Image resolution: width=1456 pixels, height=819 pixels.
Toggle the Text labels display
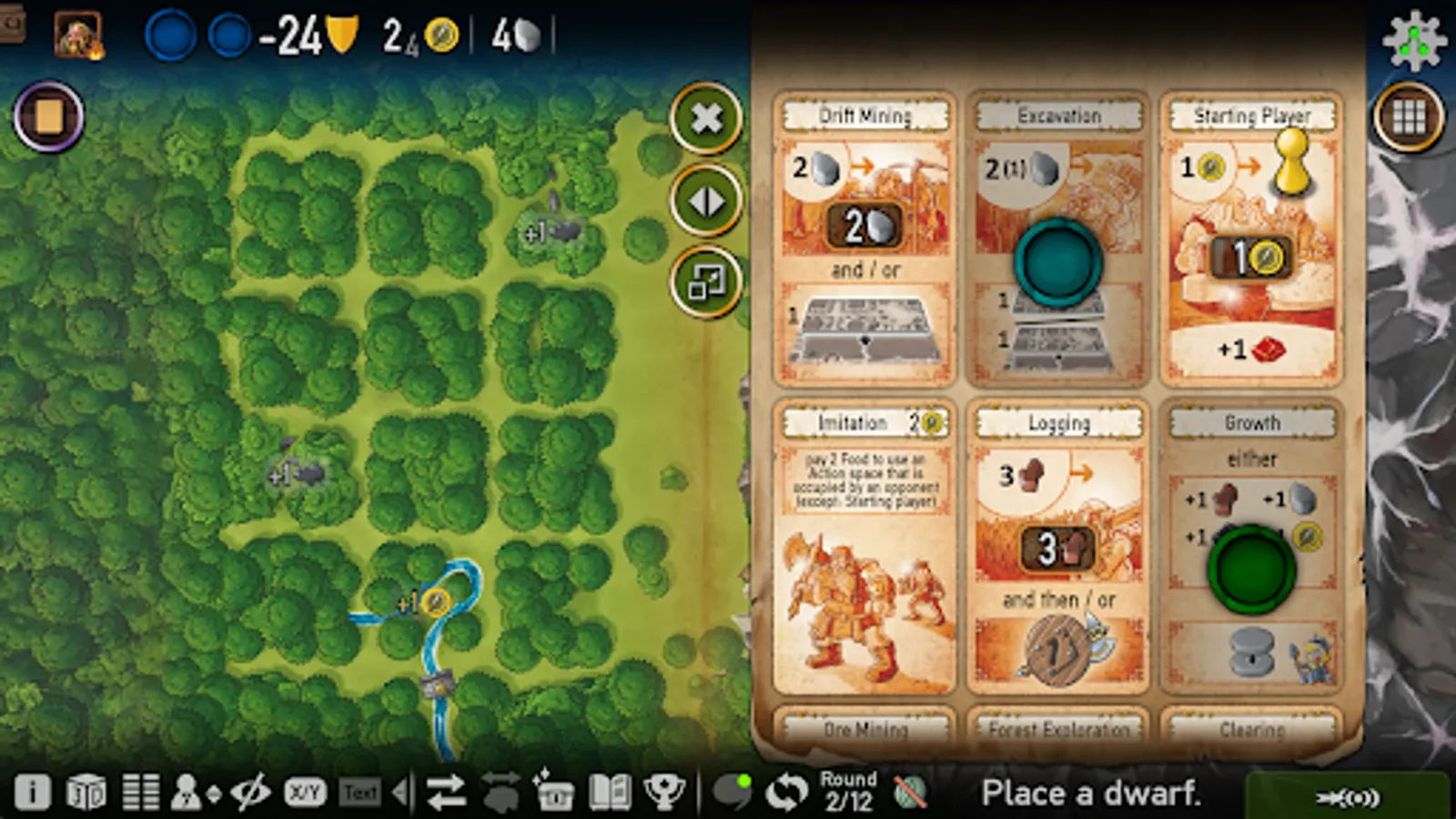coord(361,791)
